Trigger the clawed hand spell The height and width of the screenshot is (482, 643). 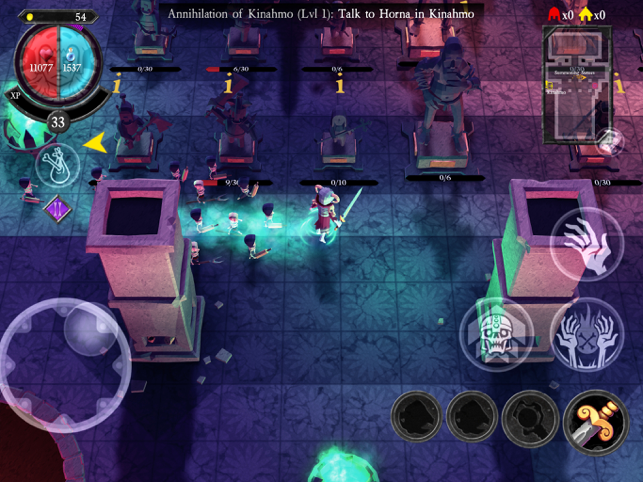pos(586,244)
